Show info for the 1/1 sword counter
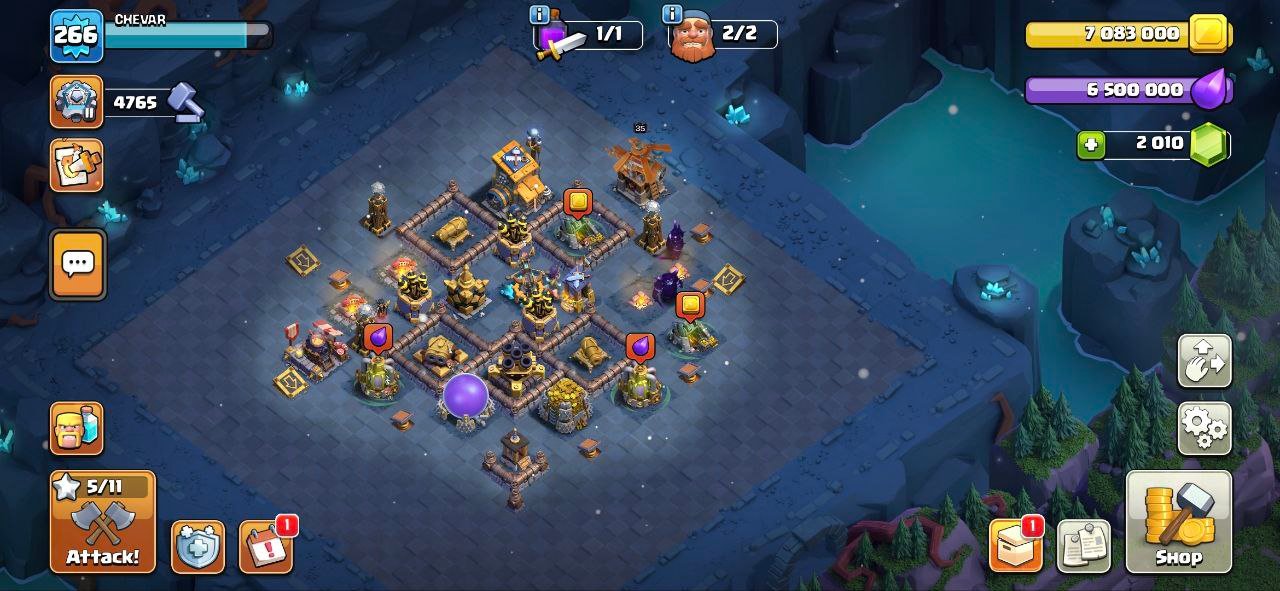 coord(540,15)
